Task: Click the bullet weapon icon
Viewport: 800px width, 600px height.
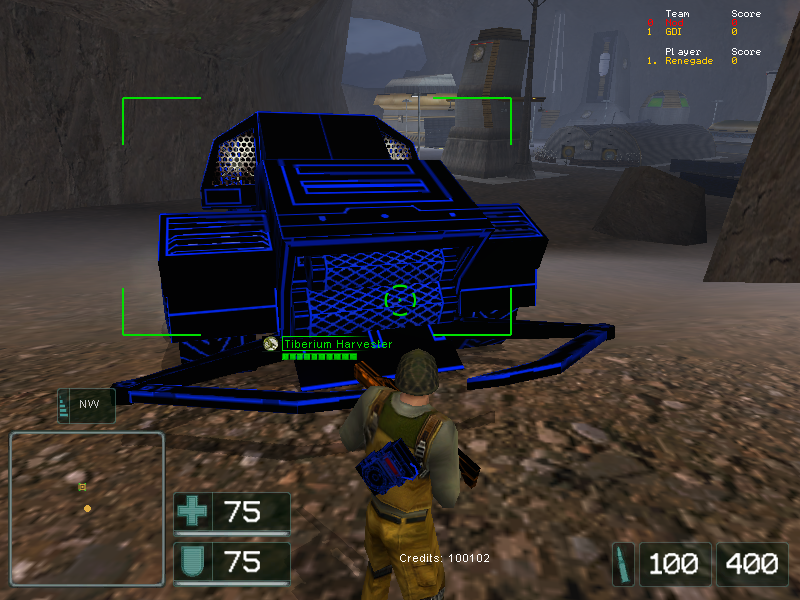Action: (624, 563)
